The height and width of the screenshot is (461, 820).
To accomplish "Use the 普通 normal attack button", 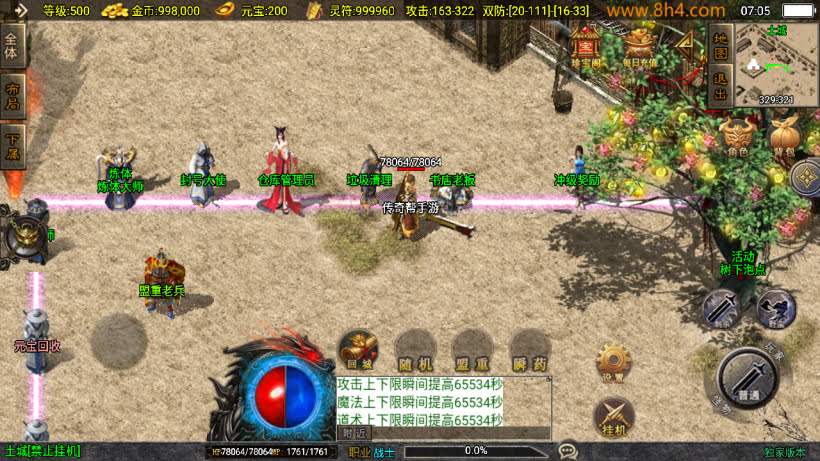I will [748, 377].
